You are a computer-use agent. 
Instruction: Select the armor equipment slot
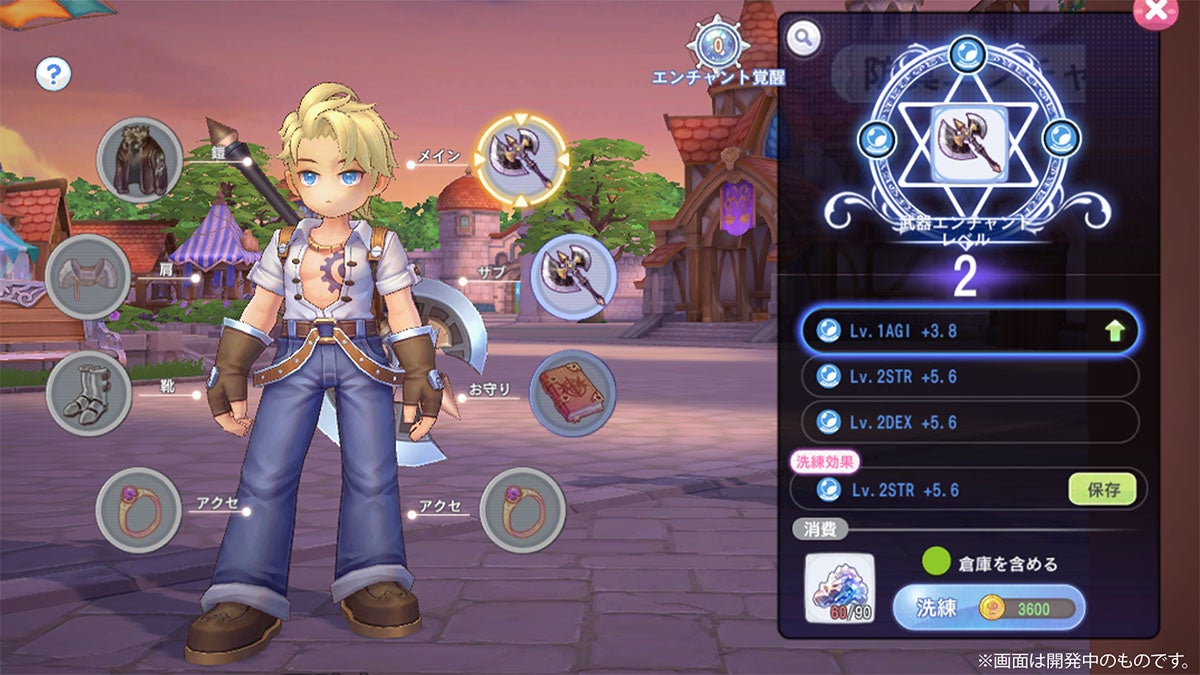[x=140, y=160]
